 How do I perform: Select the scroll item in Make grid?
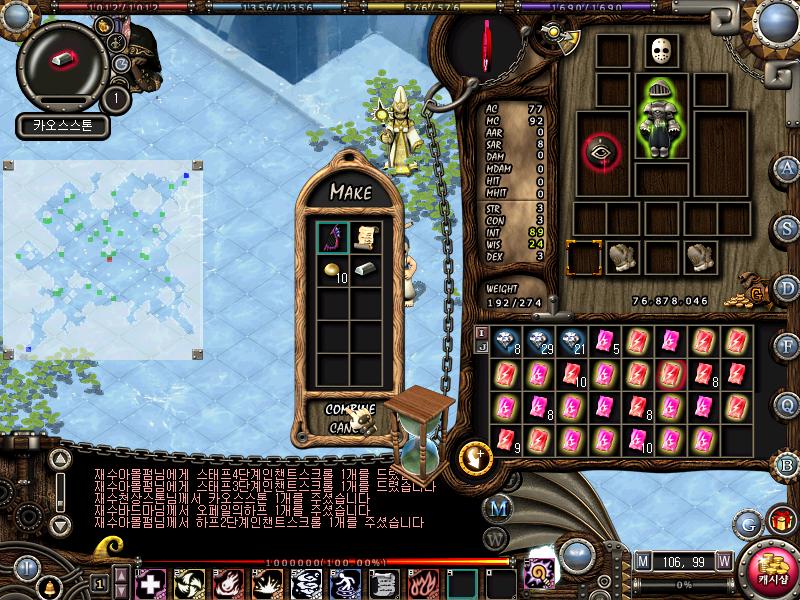pyautogui.click(x=363, y=237)
